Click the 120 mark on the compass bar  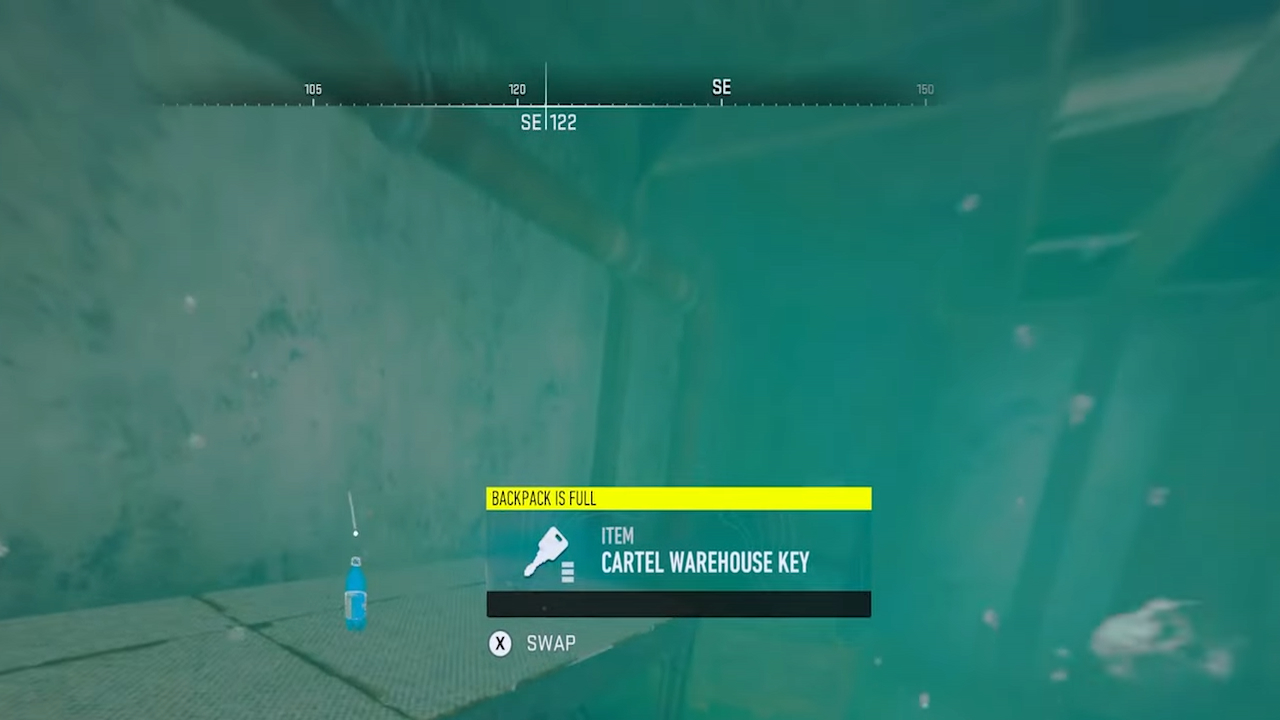[x=517, y=89]
